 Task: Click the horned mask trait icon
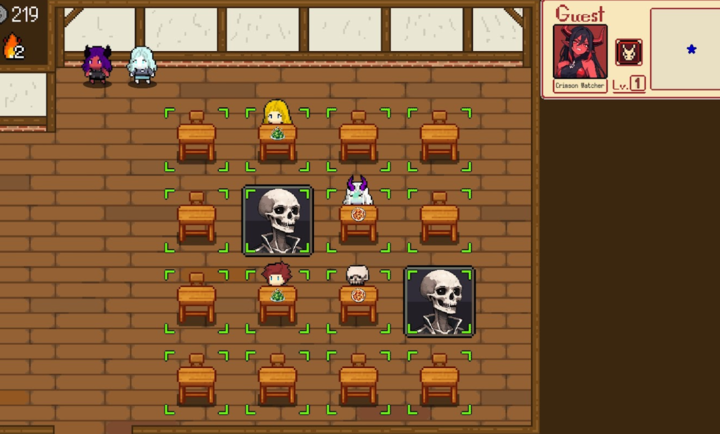click(628, 52)
